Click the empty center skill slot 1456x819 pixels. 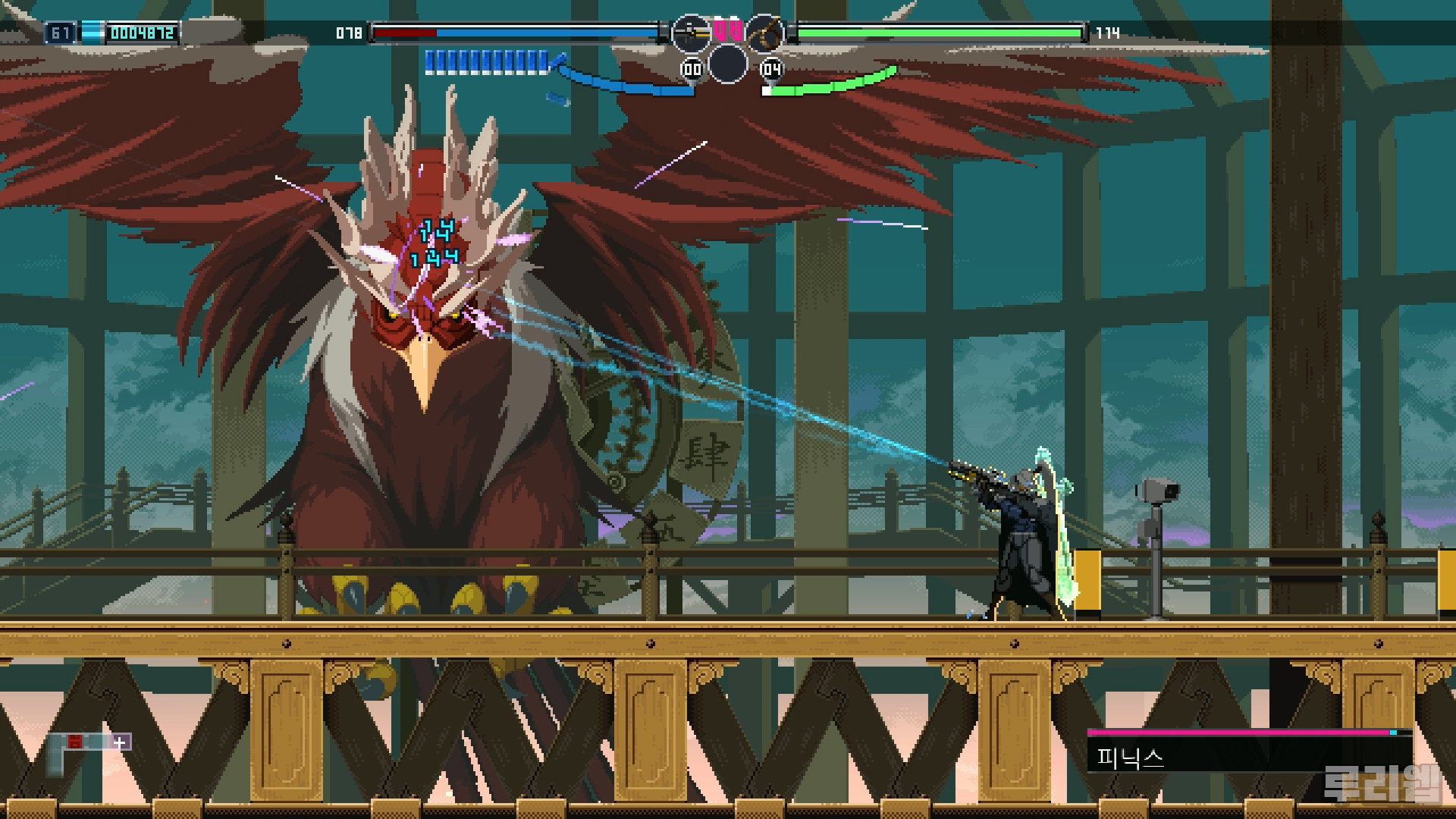click(x=727, y=63)
